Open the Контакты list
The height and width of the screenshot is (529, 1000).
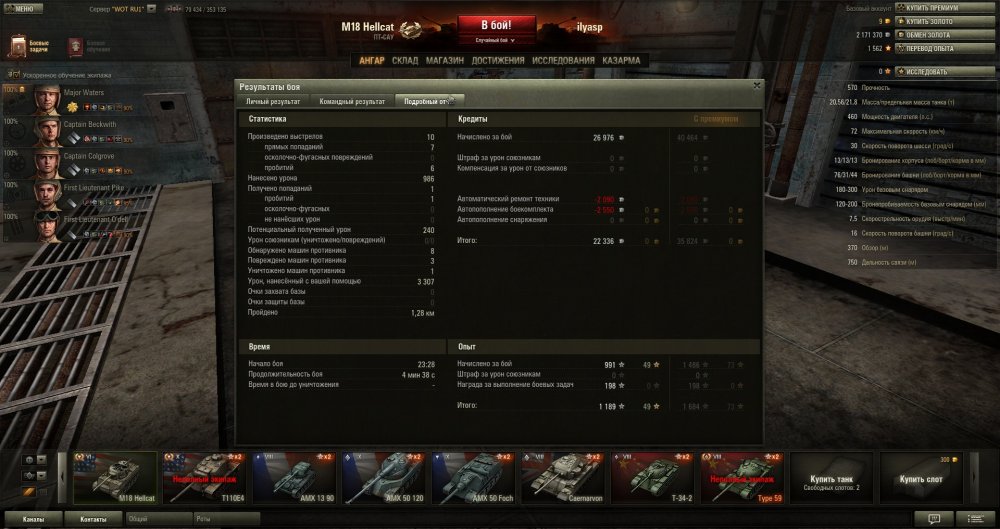pos(94,520)
